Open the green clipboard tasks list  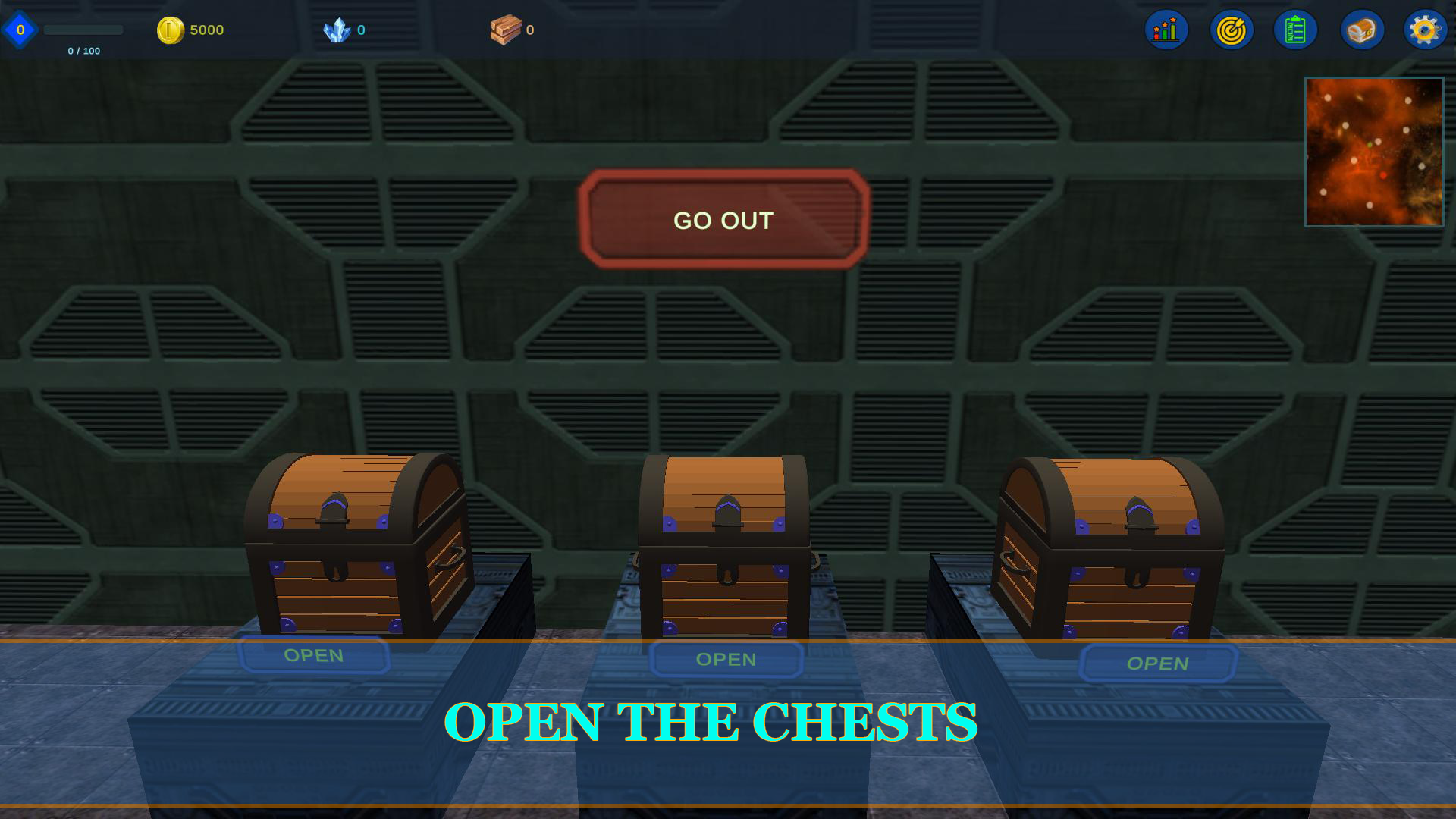click(1295, 30)
